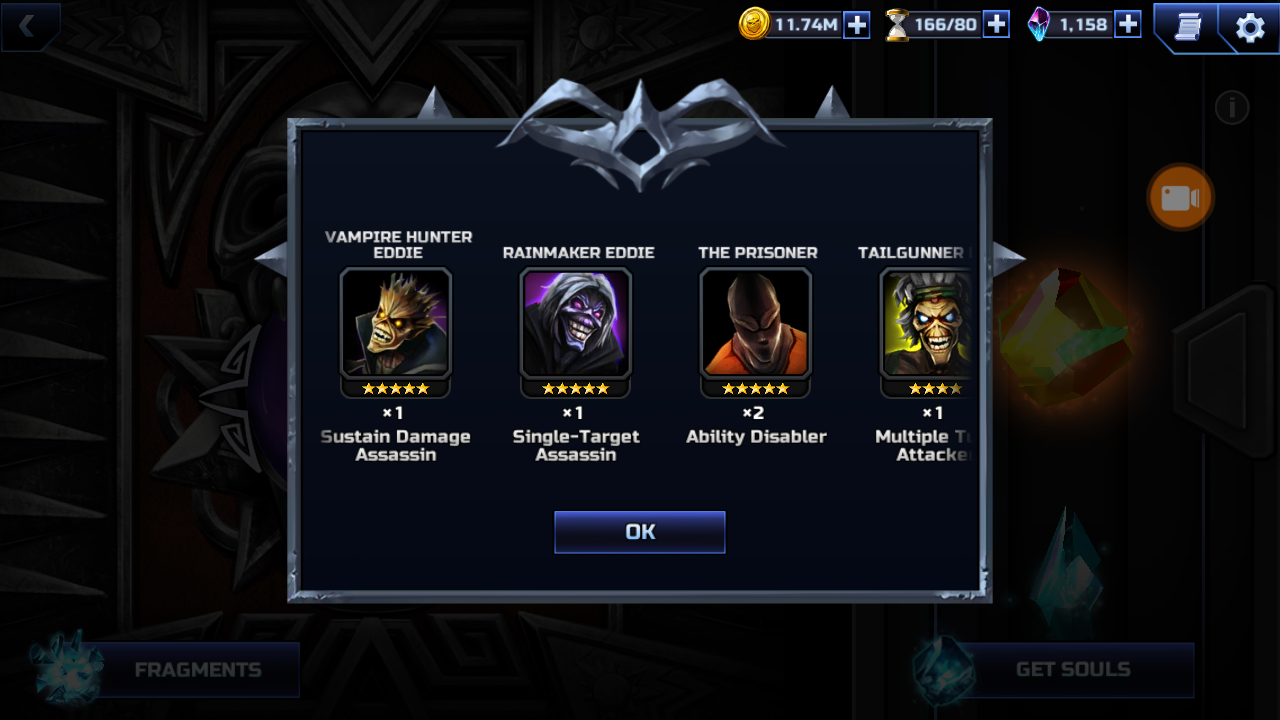Screen dimensions: 1280x720
Task: Open the scroll log menu
Action: click(1188, 27)
